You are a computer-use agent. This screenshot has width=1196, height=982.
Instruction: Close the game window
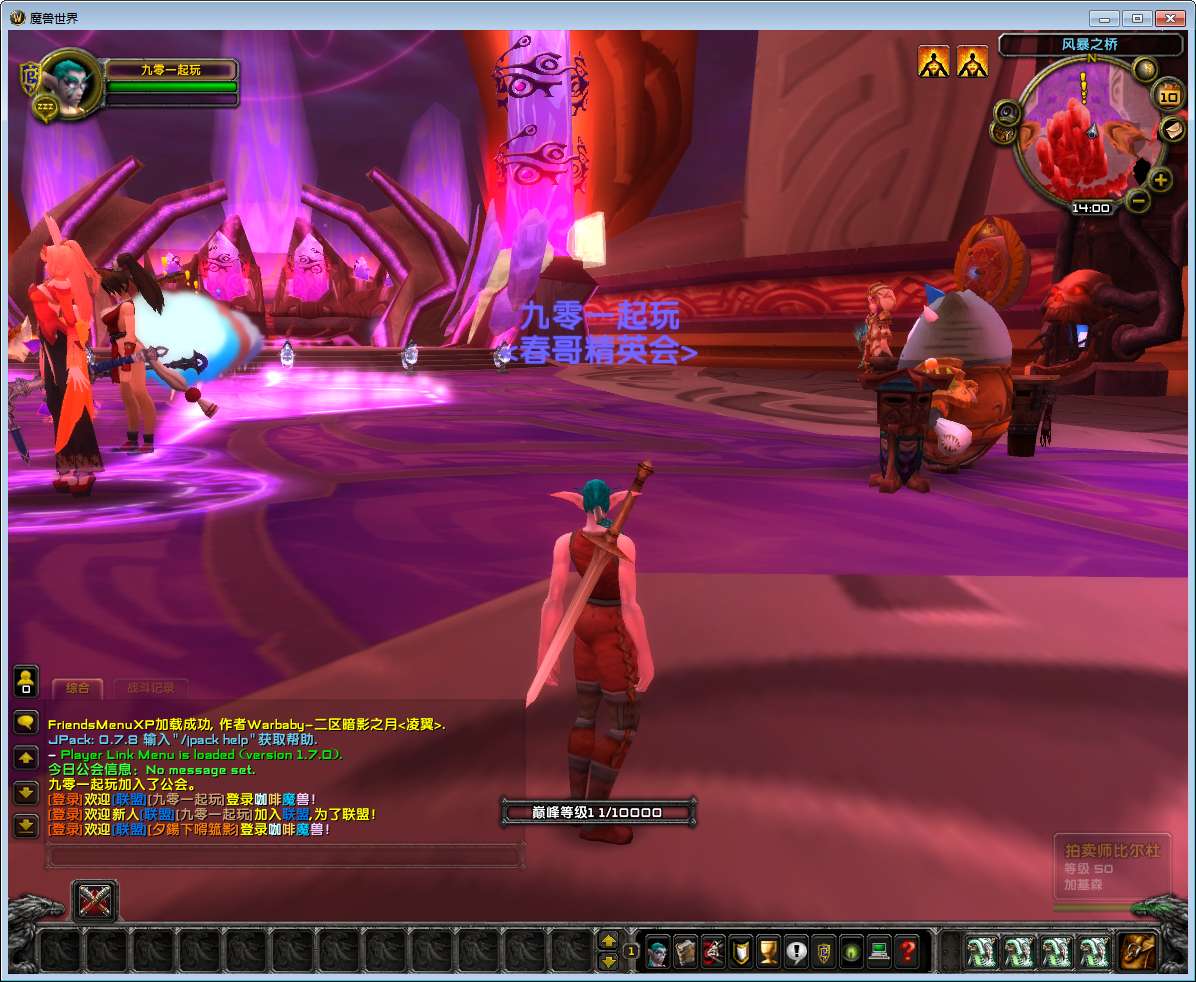pos(1169,18)
